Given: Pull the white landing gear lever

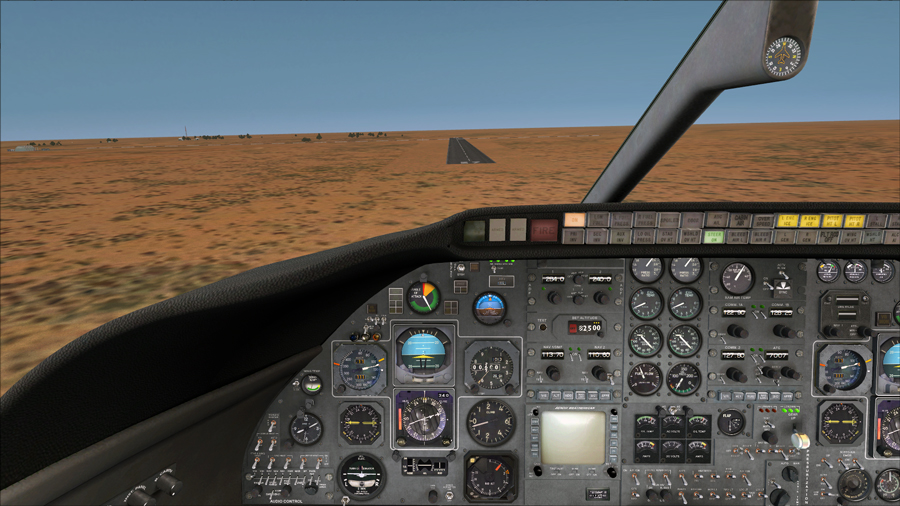Looking at the screenshot, I should 801,440.
